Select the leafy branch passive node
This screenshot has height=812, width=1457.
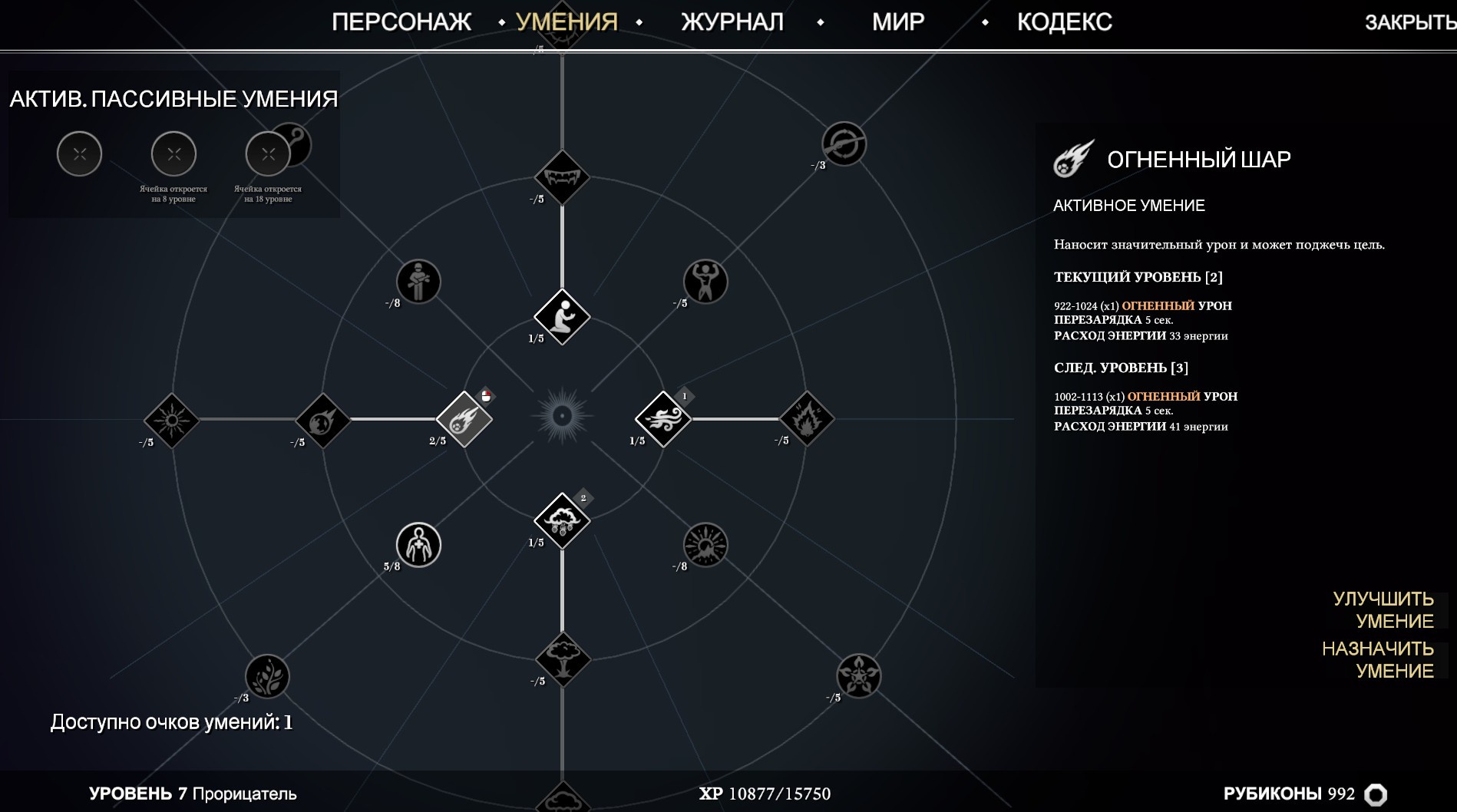pyautogui.click(x=267, y=676)
